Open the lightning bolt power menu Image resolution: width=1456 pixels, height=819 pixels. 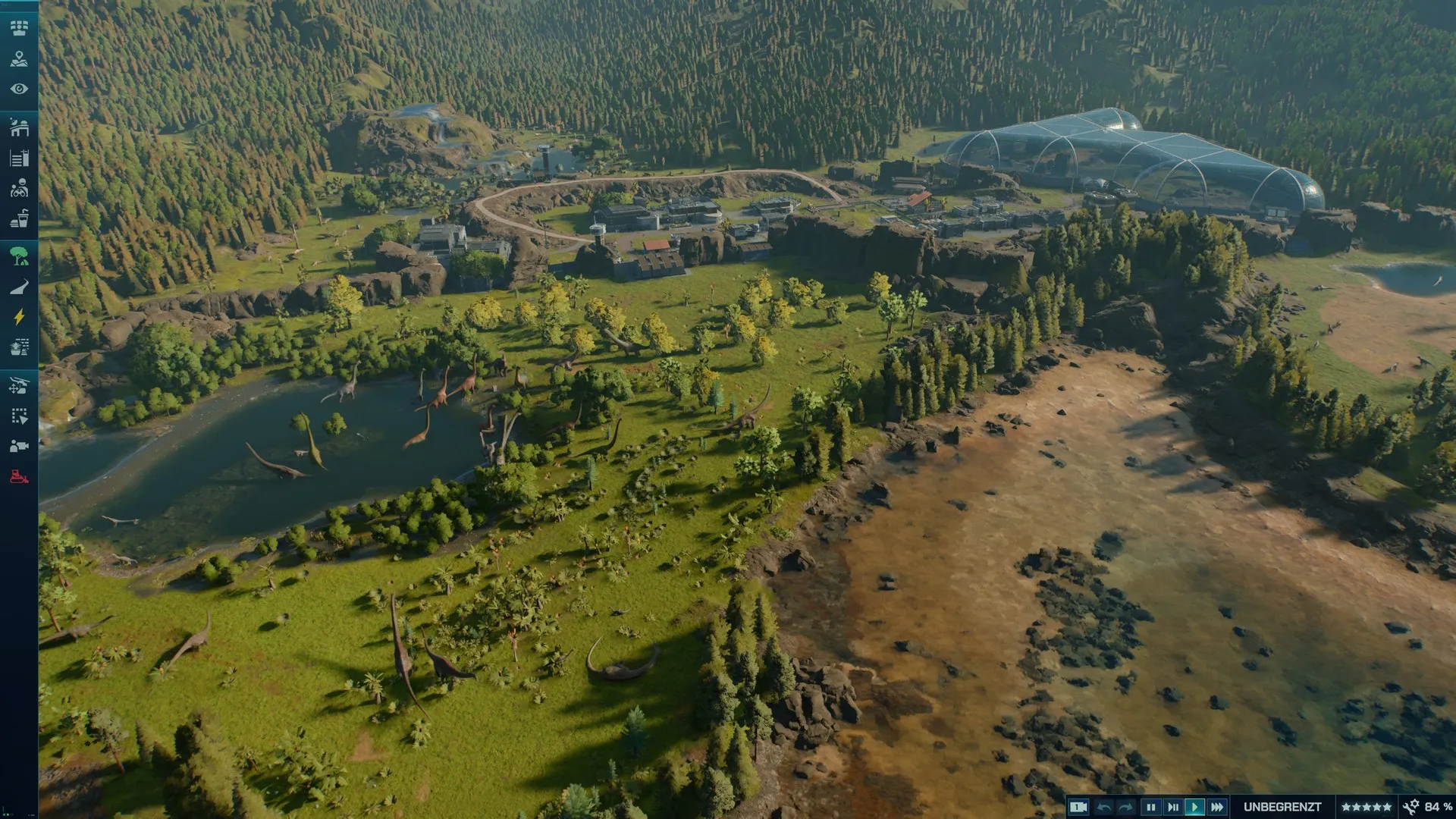19,317
